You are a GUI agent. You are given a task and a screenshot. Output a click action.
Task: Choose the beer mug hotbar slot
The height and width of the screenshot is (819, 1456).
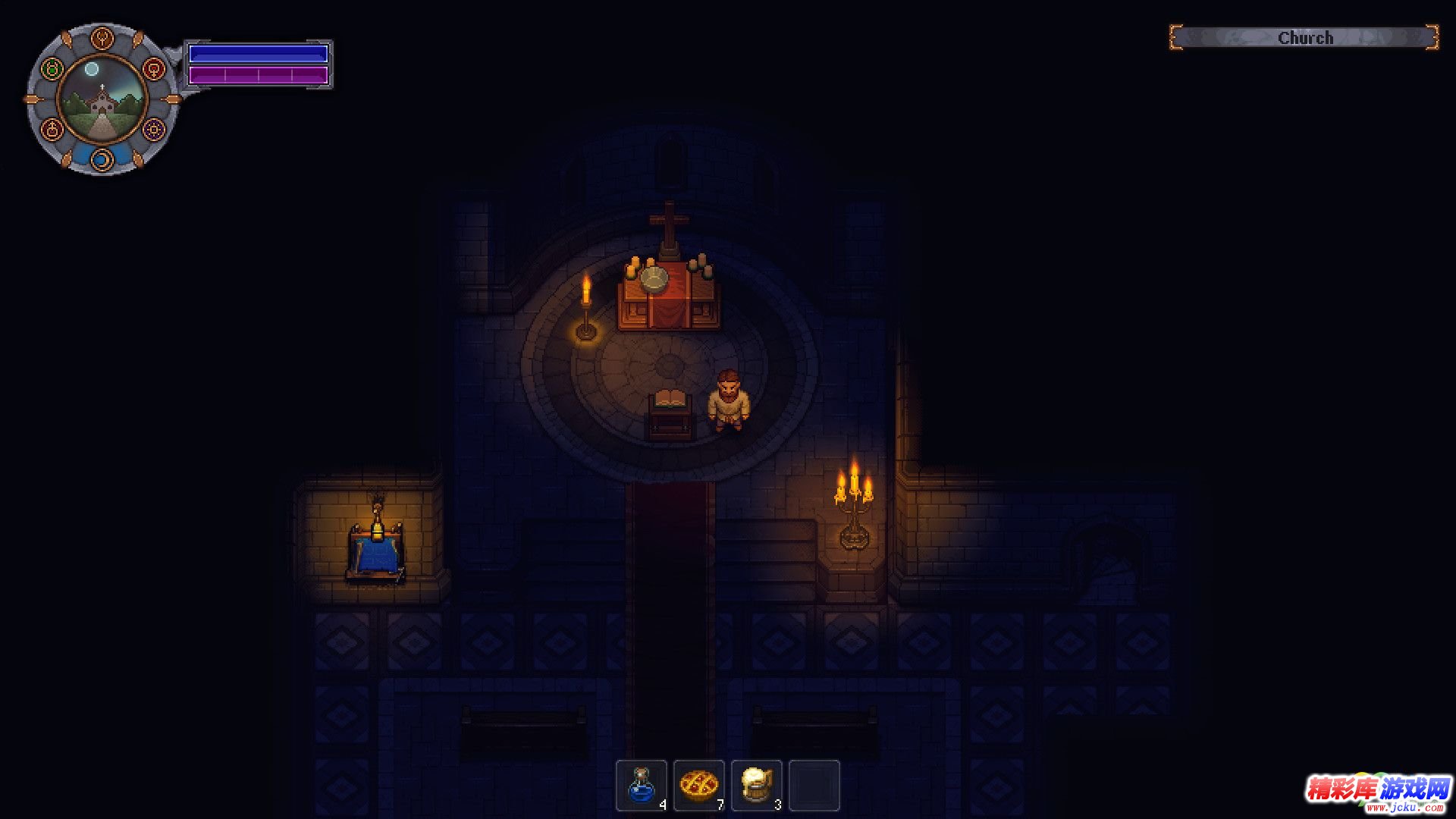pyautogui.click(x=757, y=786)
